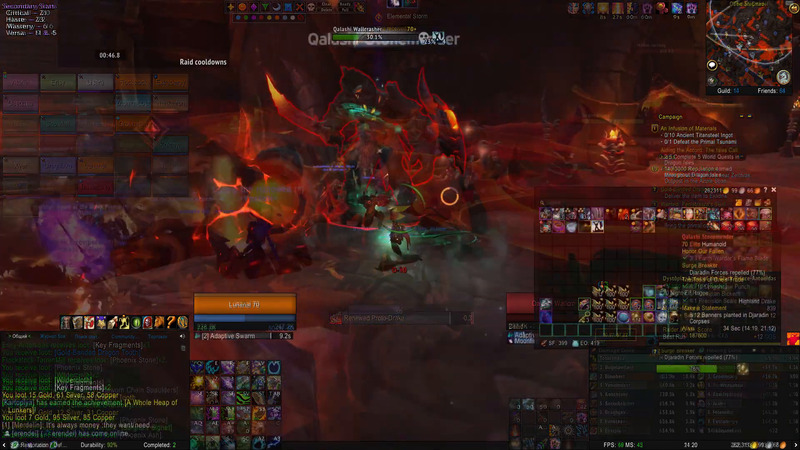Click the Guild count below the minimap

click(x=730, y=90)
